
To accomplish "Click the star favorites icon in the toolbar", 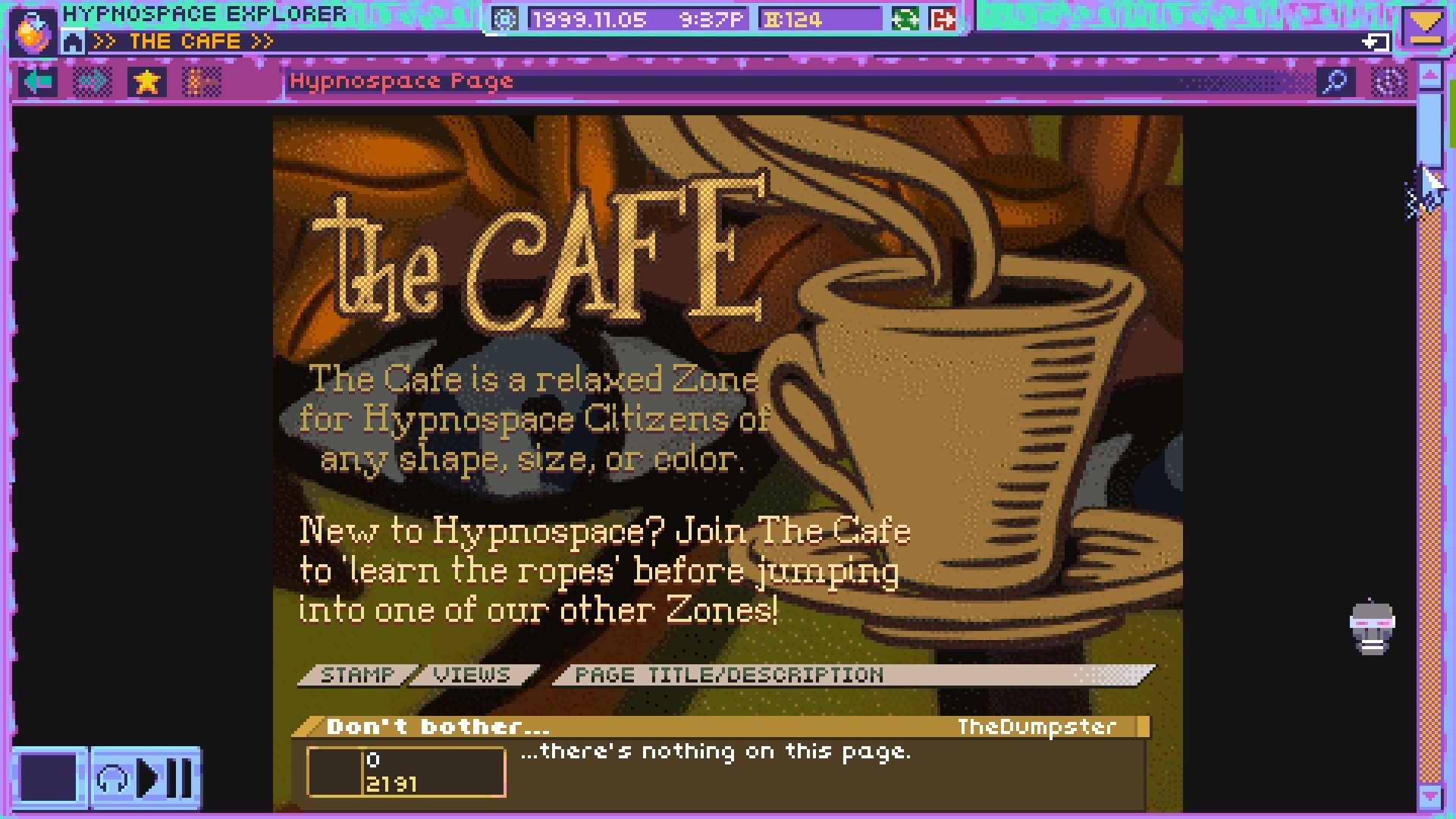I will 146,82.
